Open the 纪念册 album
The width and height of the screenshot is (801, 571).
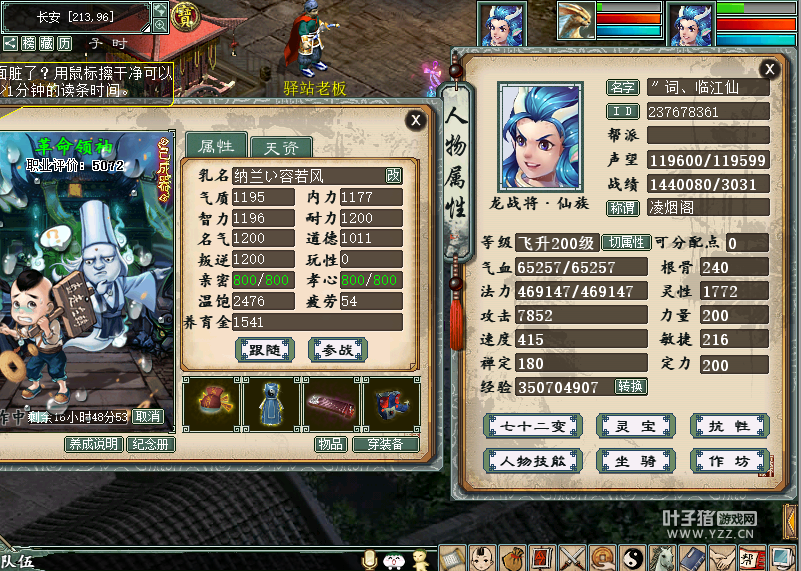(x=150, y=444)
